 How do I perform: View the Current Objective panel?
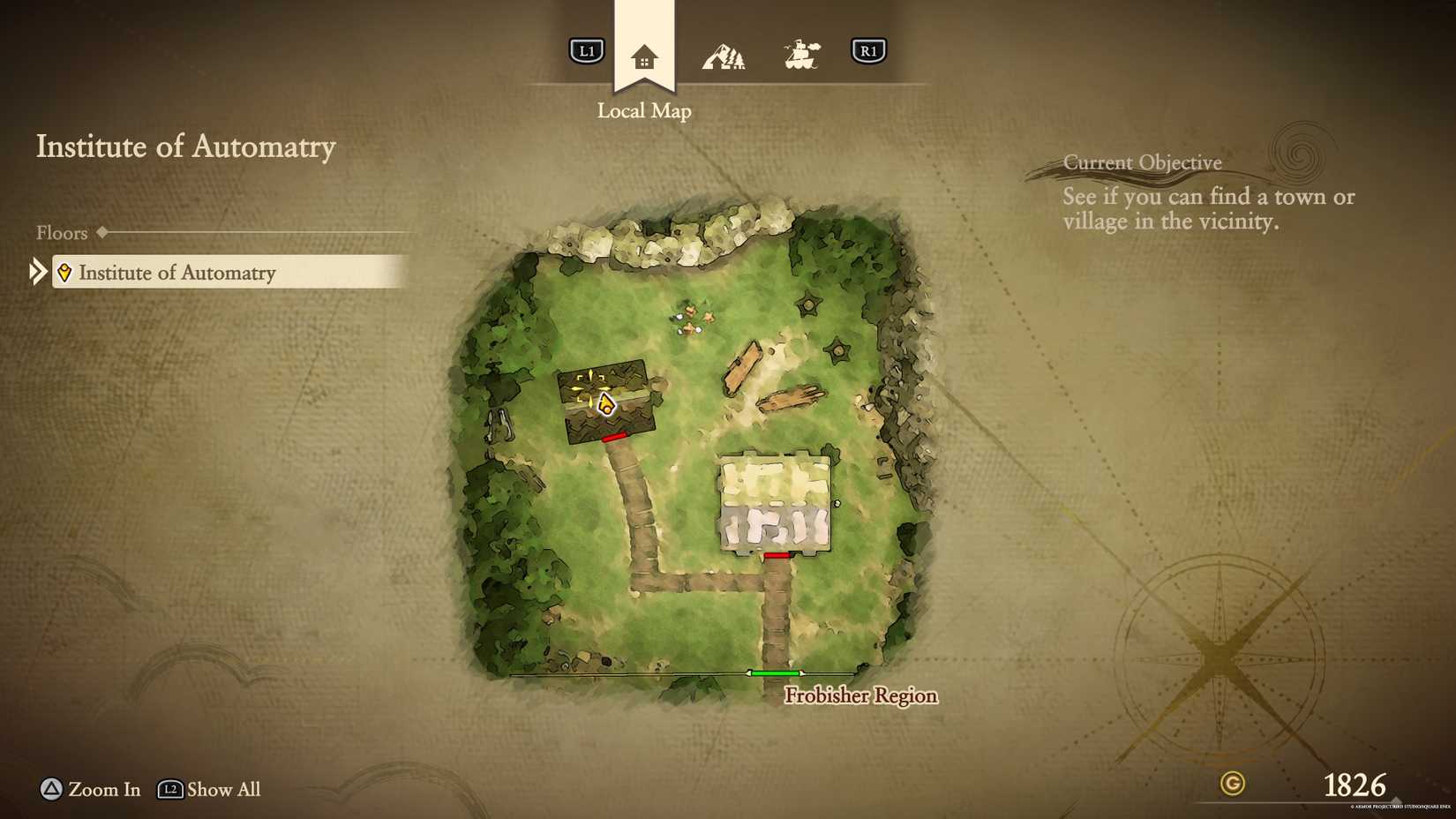click(x=1207, y=196)
